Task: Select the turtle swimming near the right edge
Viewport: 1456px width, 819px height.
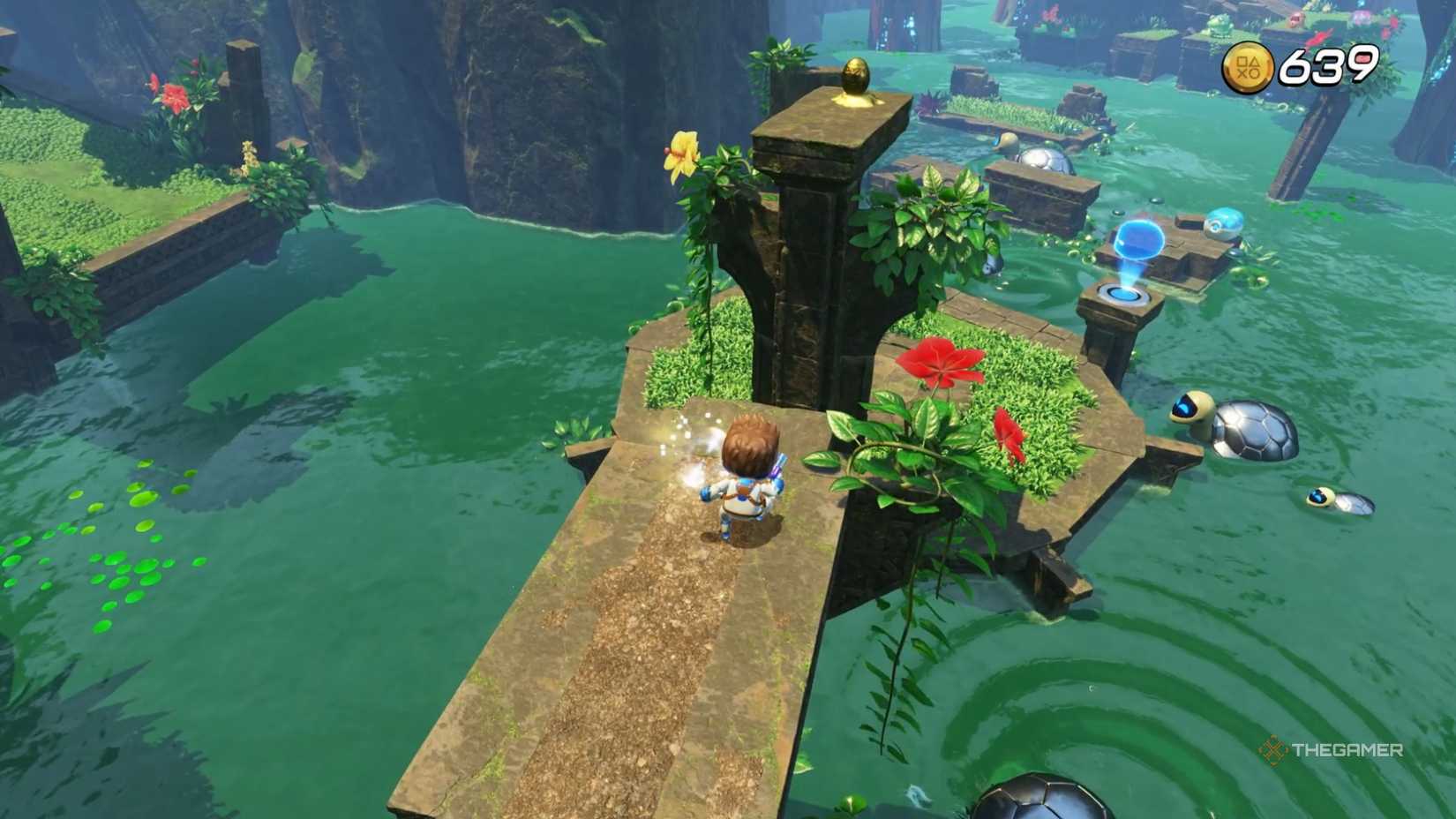Action: tap(1340, 503)
